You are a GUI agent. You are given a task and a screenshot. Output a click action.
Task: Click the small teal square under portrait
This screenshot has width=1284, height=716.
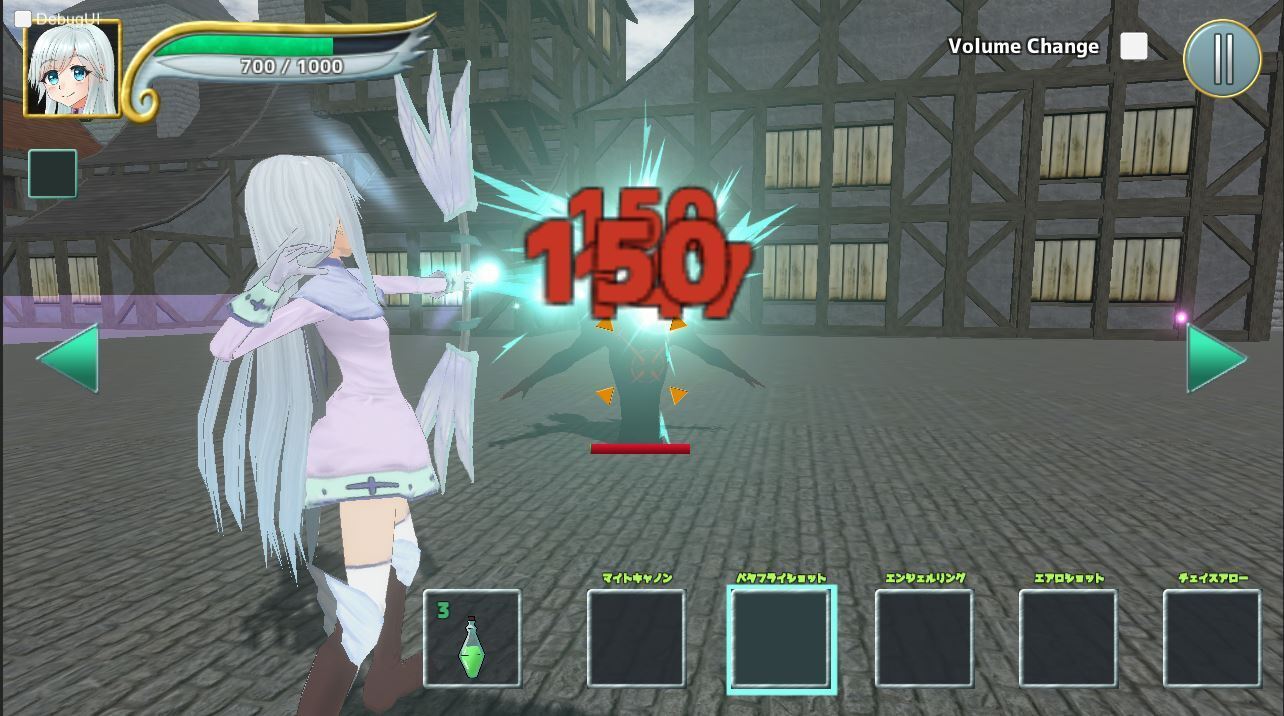pos(53,173)
